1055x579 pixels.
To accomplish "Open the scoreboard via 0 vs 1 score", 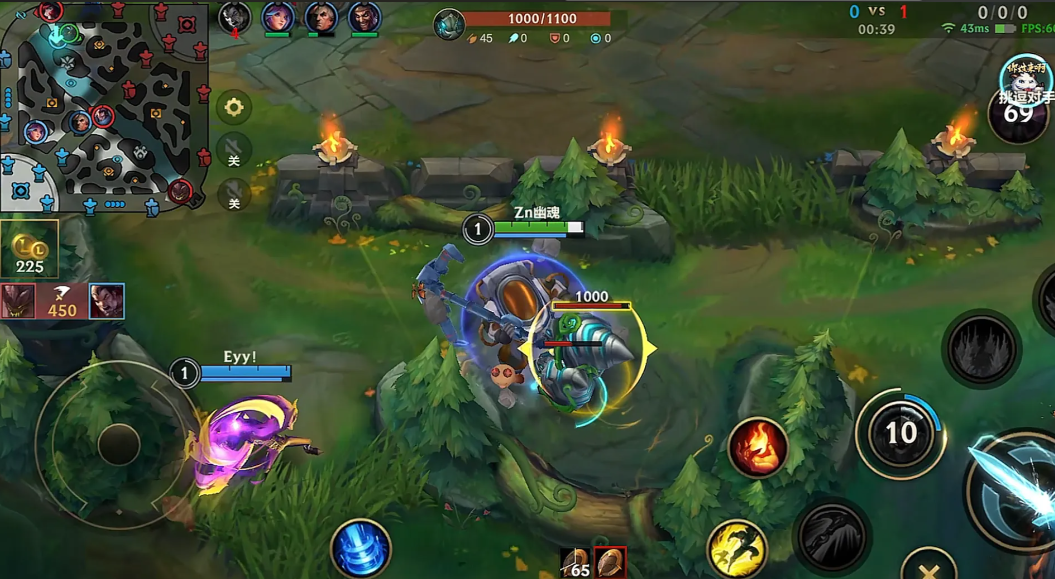I will click(x=878, y=13).
